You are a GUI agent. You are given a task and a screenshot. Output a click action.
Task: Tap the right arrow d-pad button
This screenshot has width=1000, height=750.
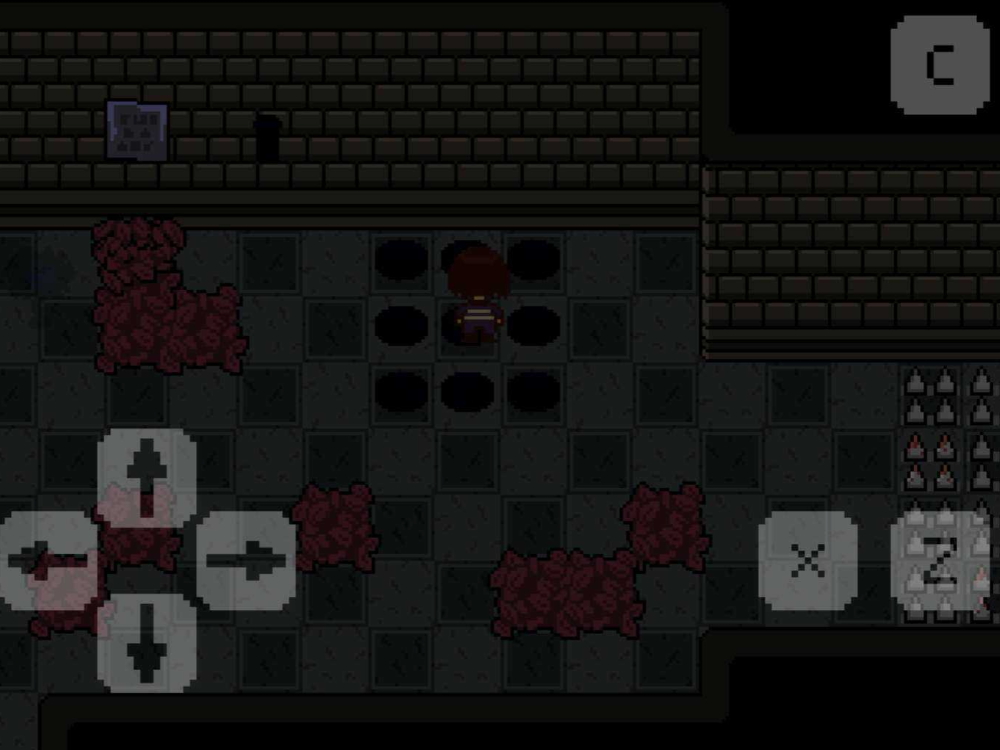(x=246, y=560)
